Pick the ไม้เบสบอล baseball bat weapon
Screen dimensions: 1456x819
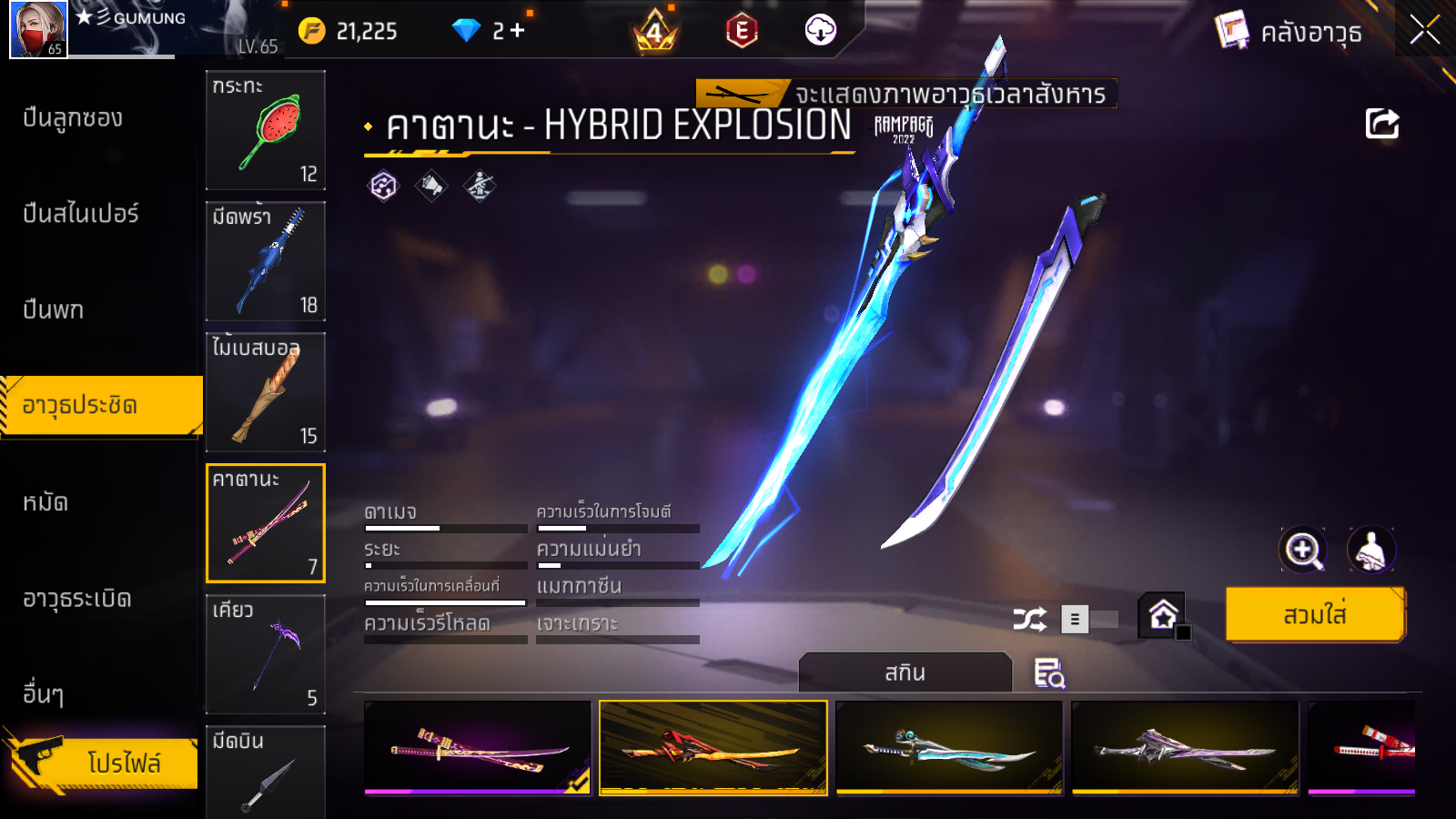point(266,392)
